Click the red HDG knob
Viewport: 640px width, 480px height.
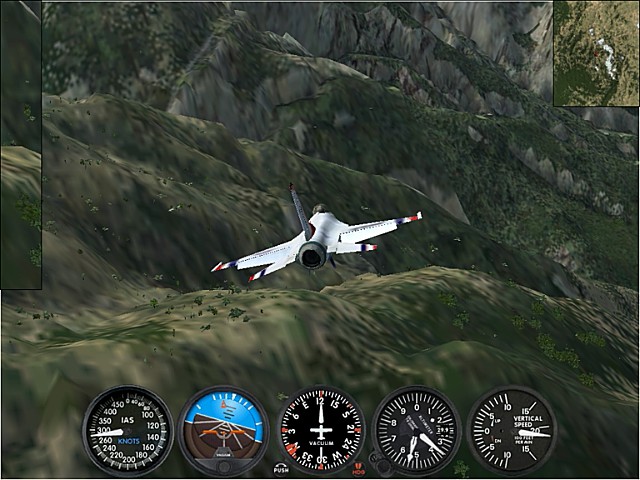click(x=357, y=468)
